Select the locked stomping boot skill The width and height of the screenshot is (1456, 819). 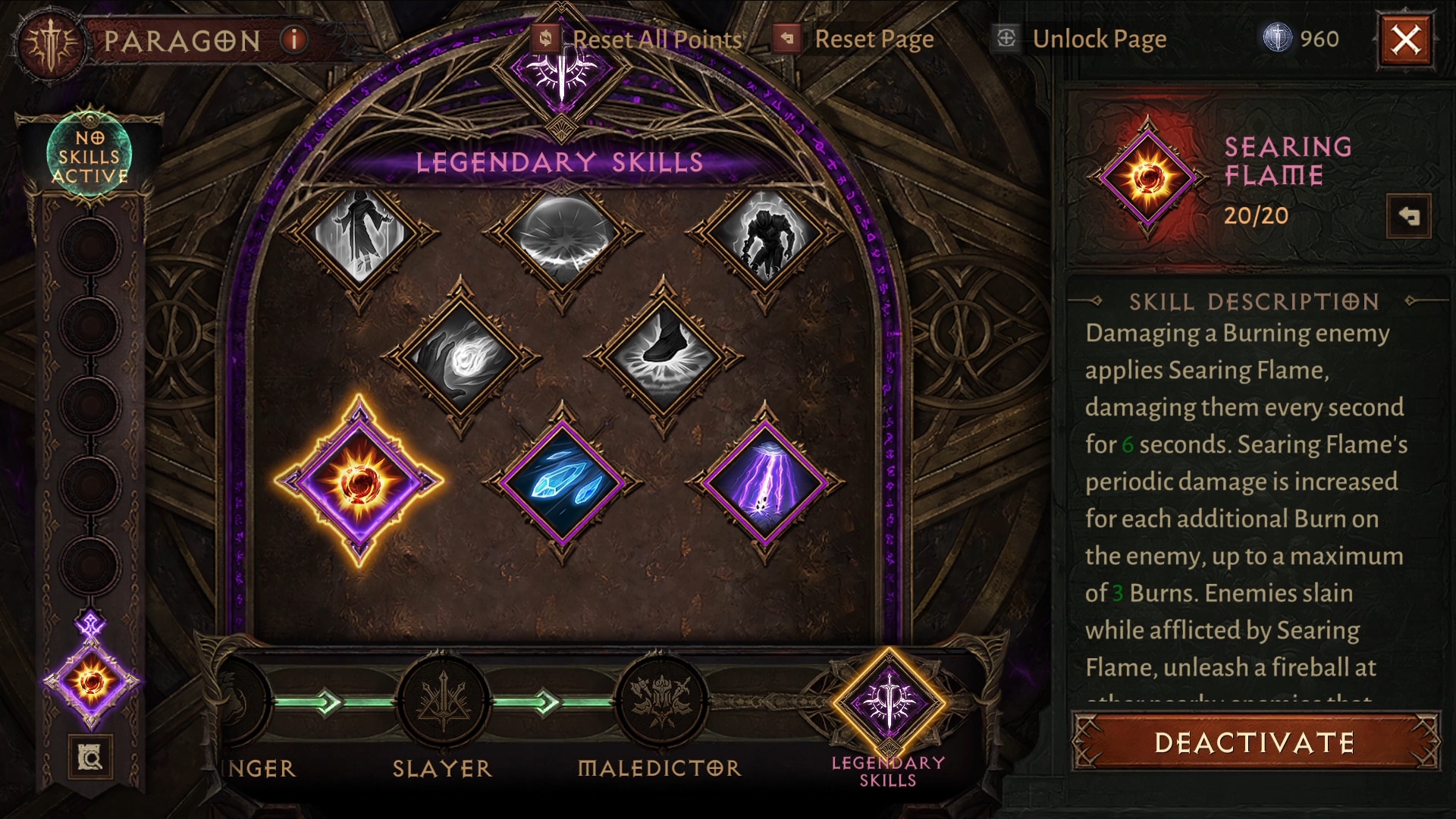click(664, 356)
